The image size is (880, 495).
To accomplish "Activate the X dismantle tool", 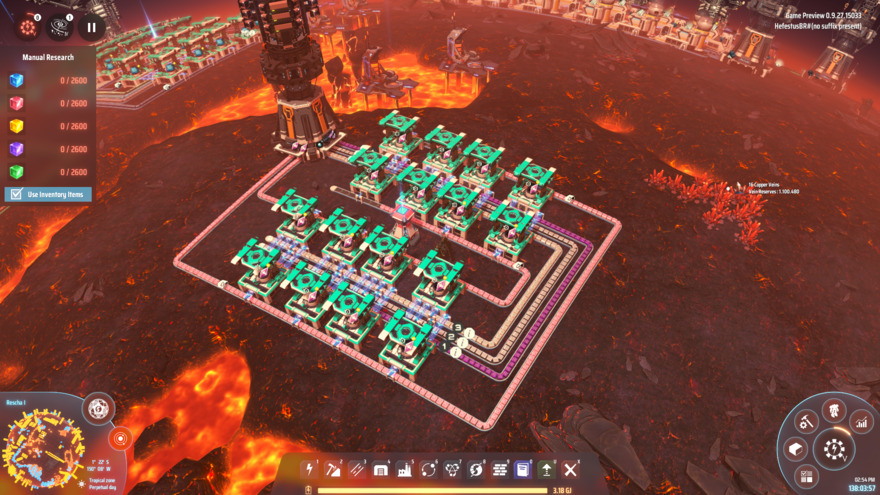I will [571, 469].
